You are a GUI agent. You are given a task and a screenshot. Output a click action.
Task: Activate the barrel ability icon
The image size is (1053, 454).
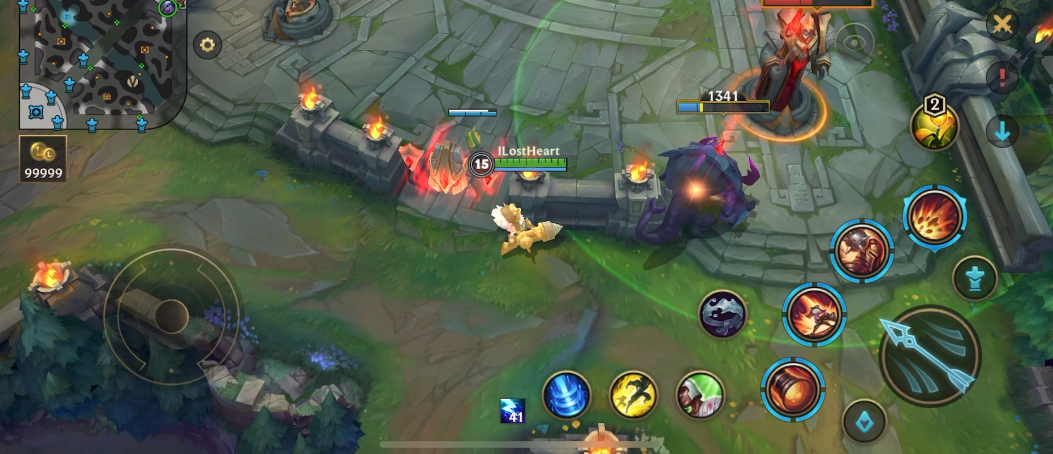[793, 388]
